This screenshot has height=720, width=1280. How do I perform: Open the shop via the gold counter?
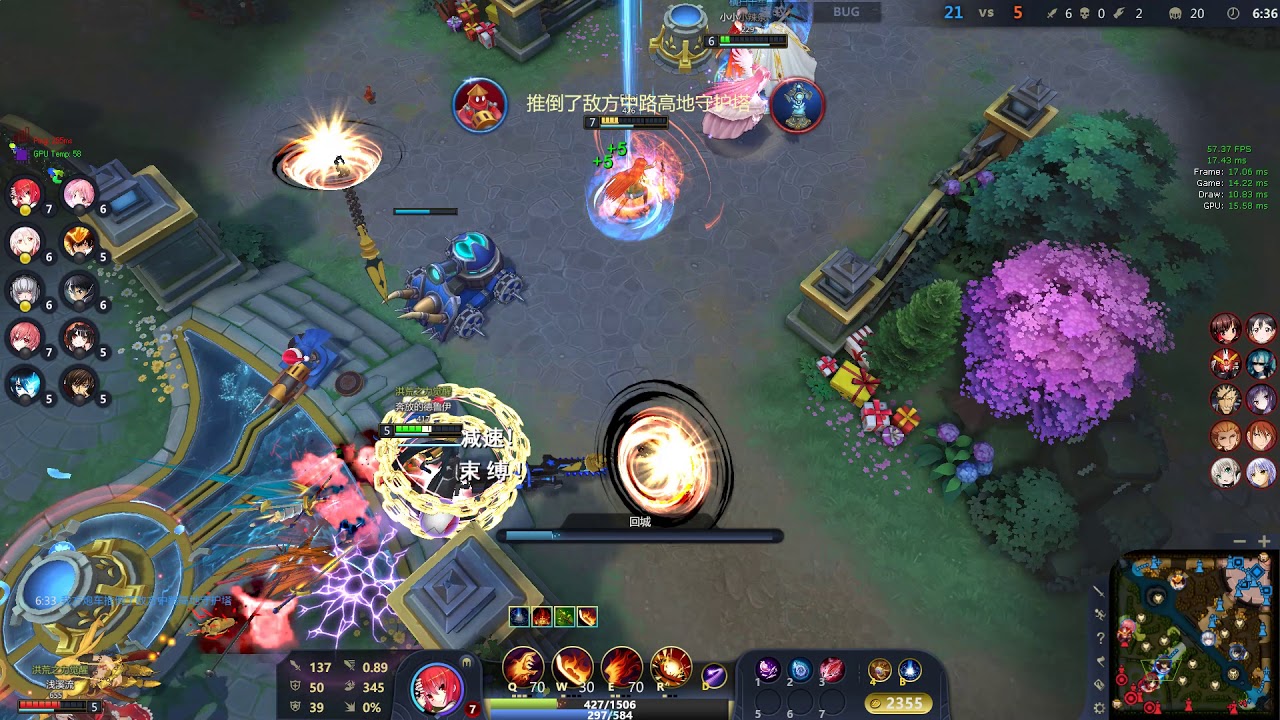(x=898, y=703)
